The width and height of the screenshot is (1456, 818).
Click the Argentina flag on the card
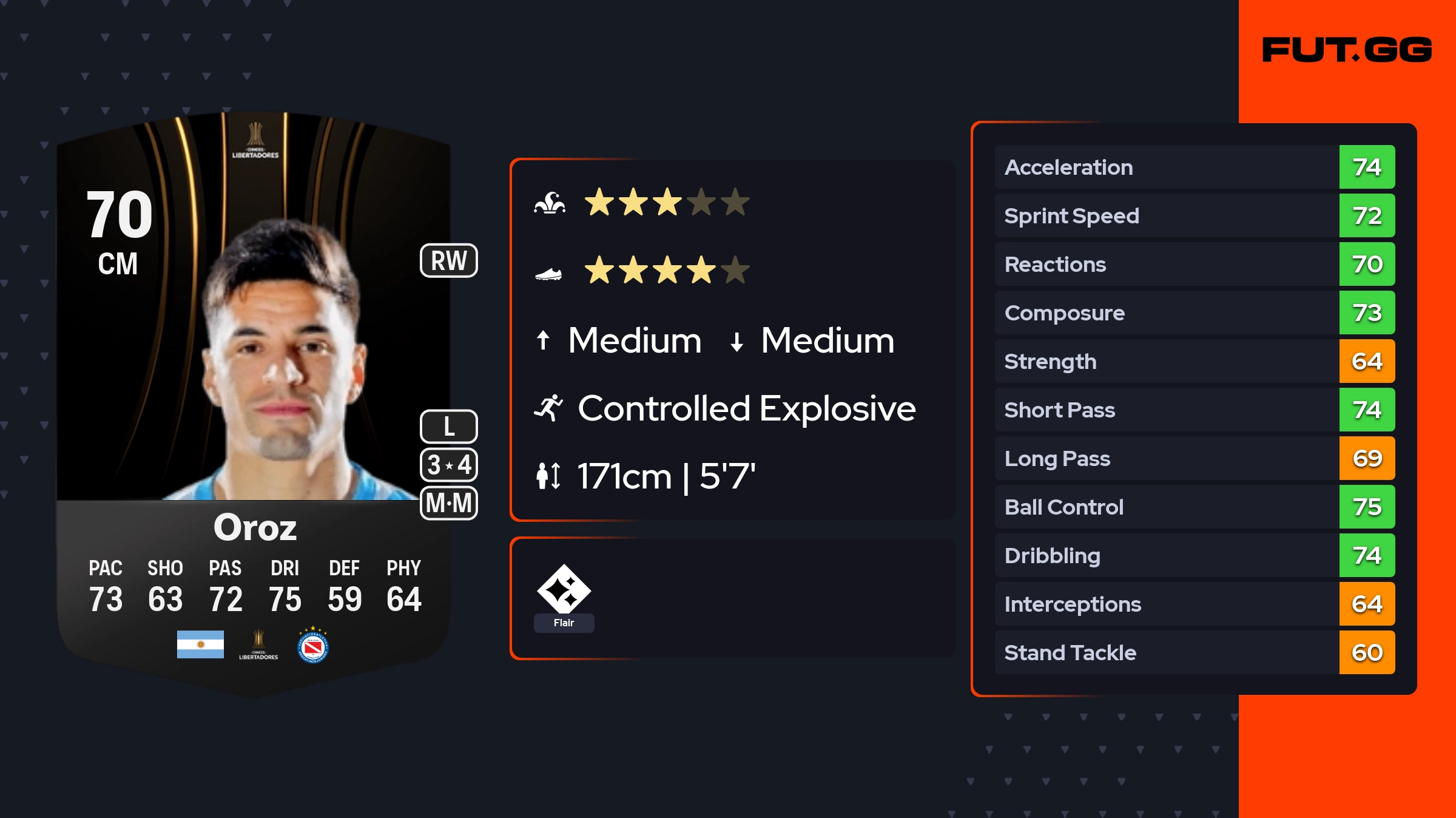200,644
